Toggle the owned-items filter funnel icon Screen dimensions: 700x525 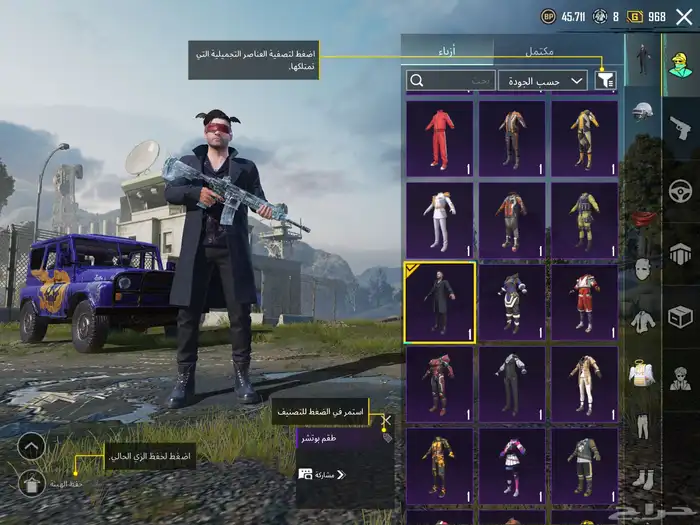[606, 80]
